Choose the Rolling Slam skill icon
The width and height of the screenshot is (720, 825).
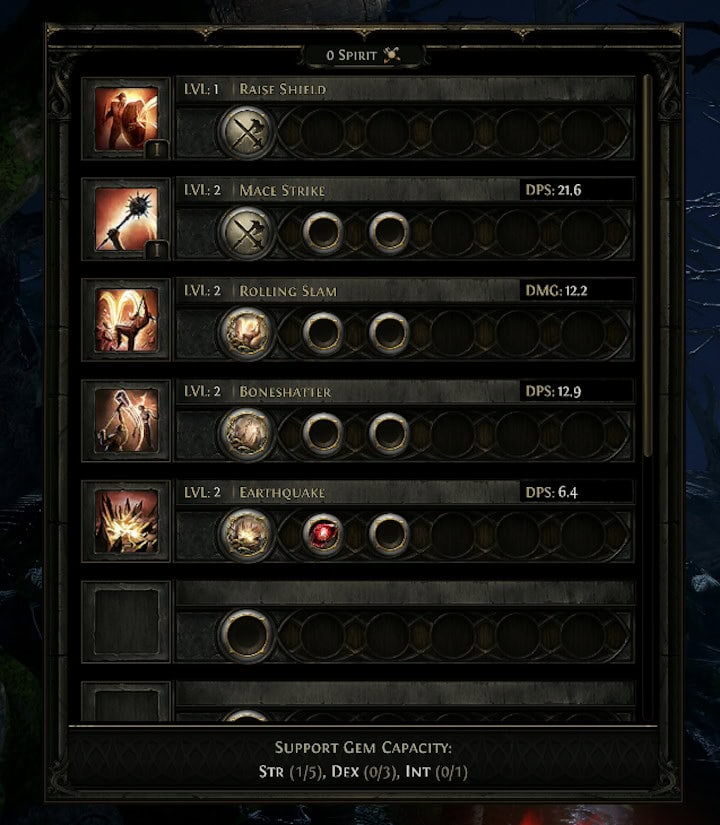tap(126, 320)
